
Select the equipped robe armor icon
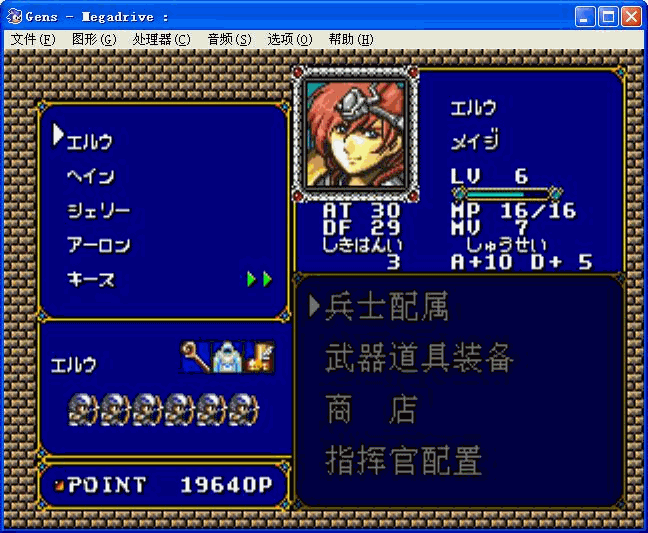(x=228, y=357)
